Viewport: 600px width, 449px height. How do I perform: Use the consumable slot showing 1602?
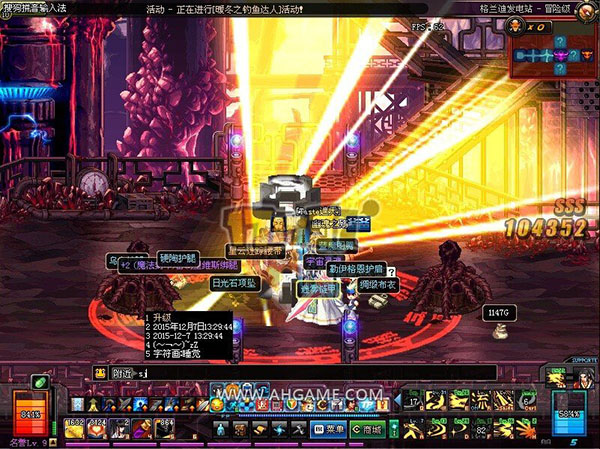coord(75,430)
